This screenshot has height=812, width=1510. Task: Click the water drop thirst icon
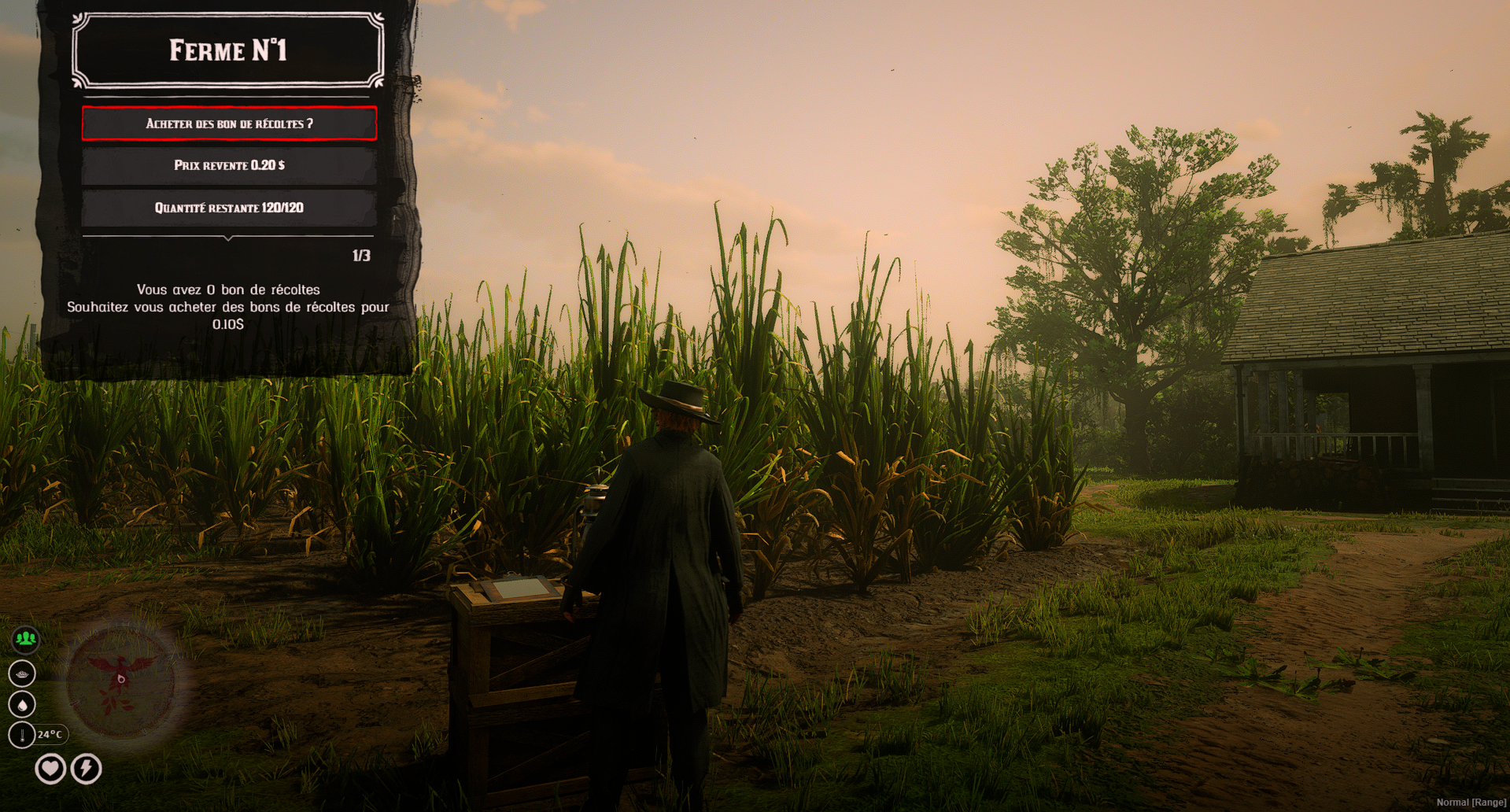click(22, 704)
